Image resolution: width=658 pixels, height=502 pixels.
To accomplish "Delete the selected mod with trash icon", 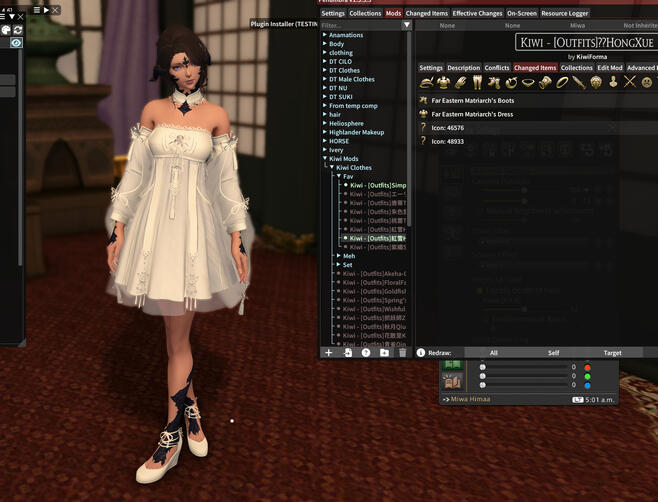I will point(402,353).
